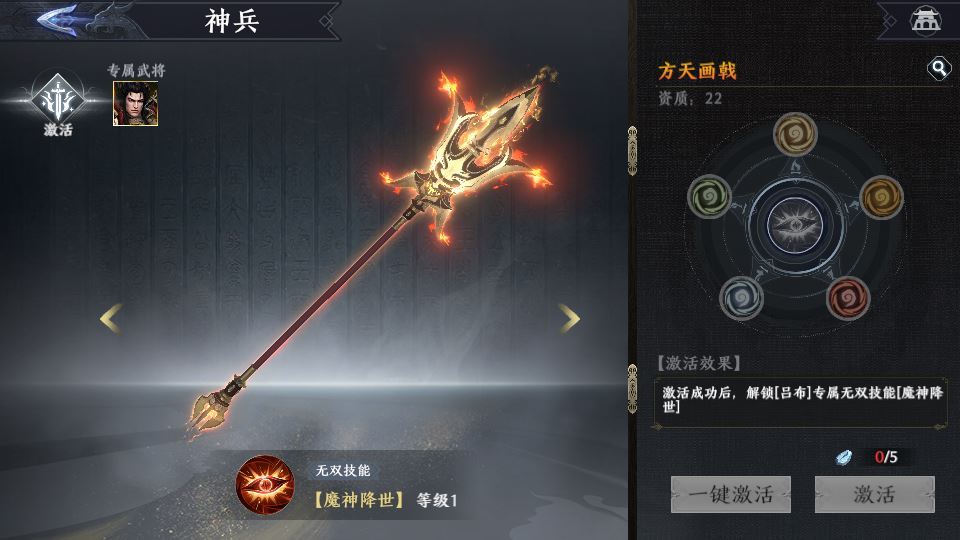The height and width of the screenshot is (540, 960).
Task: Tap the central eye emblem
Action: pyautogui.click(x=796, y=222)
